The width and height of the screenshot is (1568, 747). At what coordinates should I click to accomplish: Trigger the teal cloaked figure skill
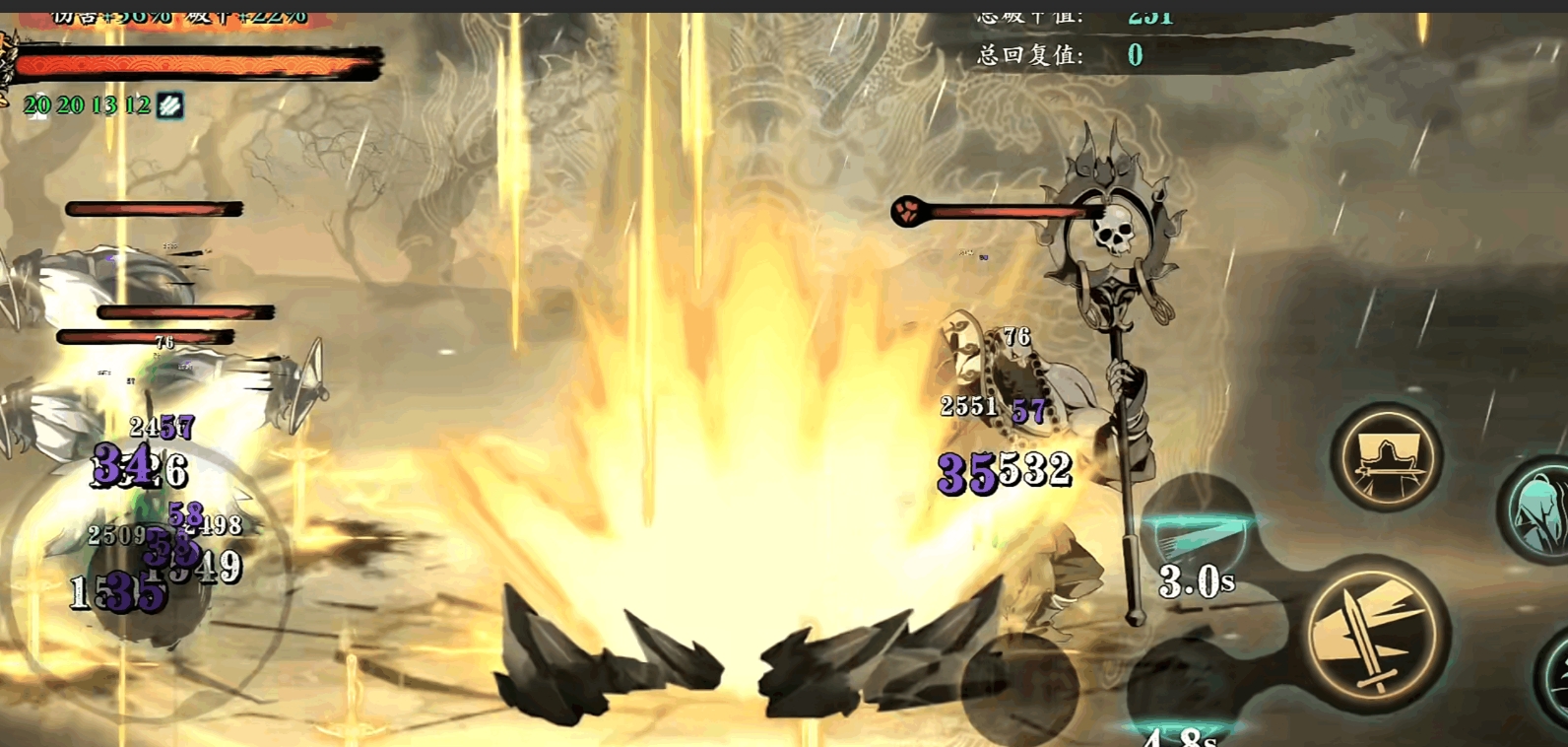pos(1537,509)
